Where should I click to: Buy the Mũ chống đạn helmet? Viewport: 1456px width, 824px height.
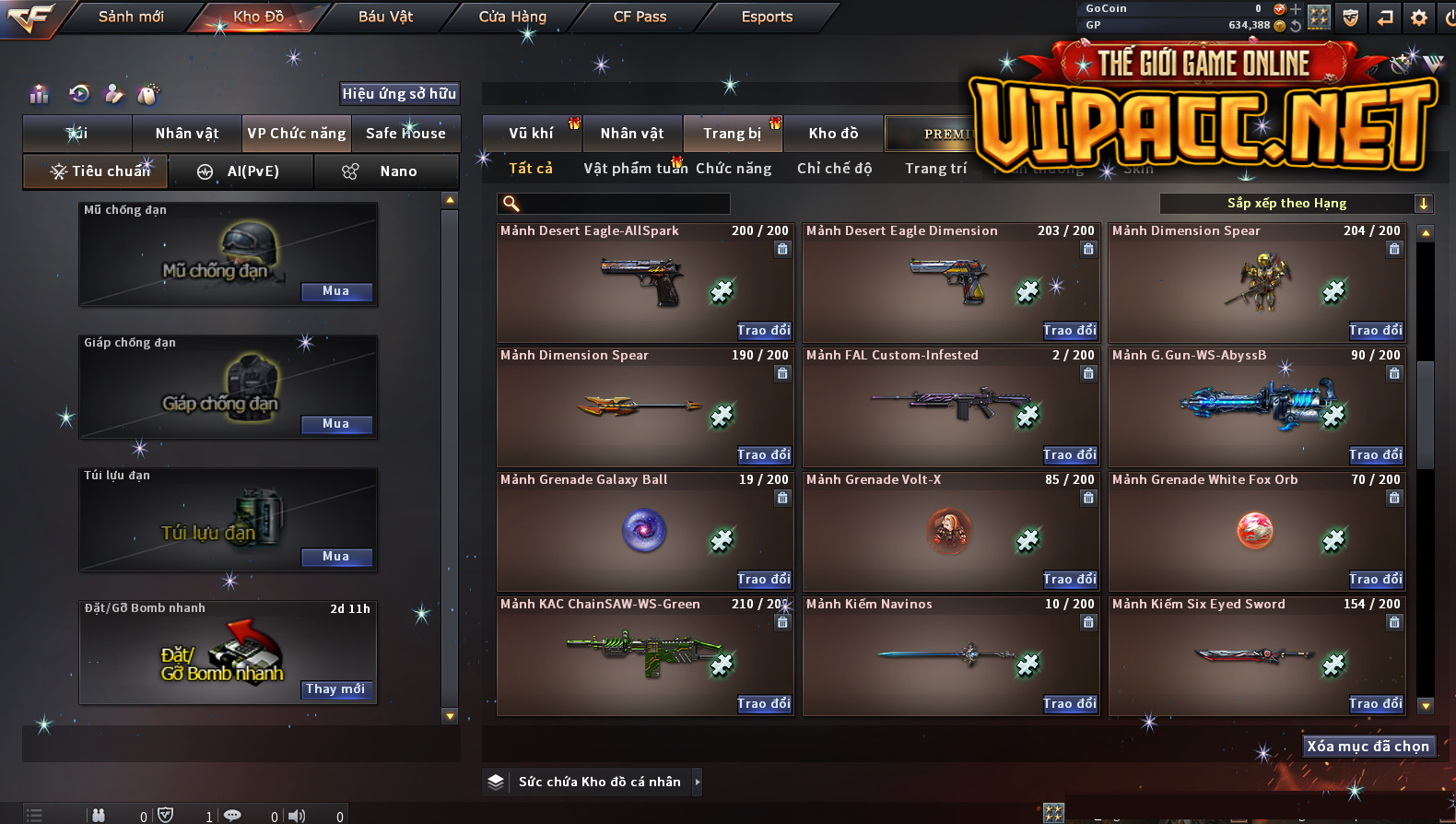click(x=336, y=291)
